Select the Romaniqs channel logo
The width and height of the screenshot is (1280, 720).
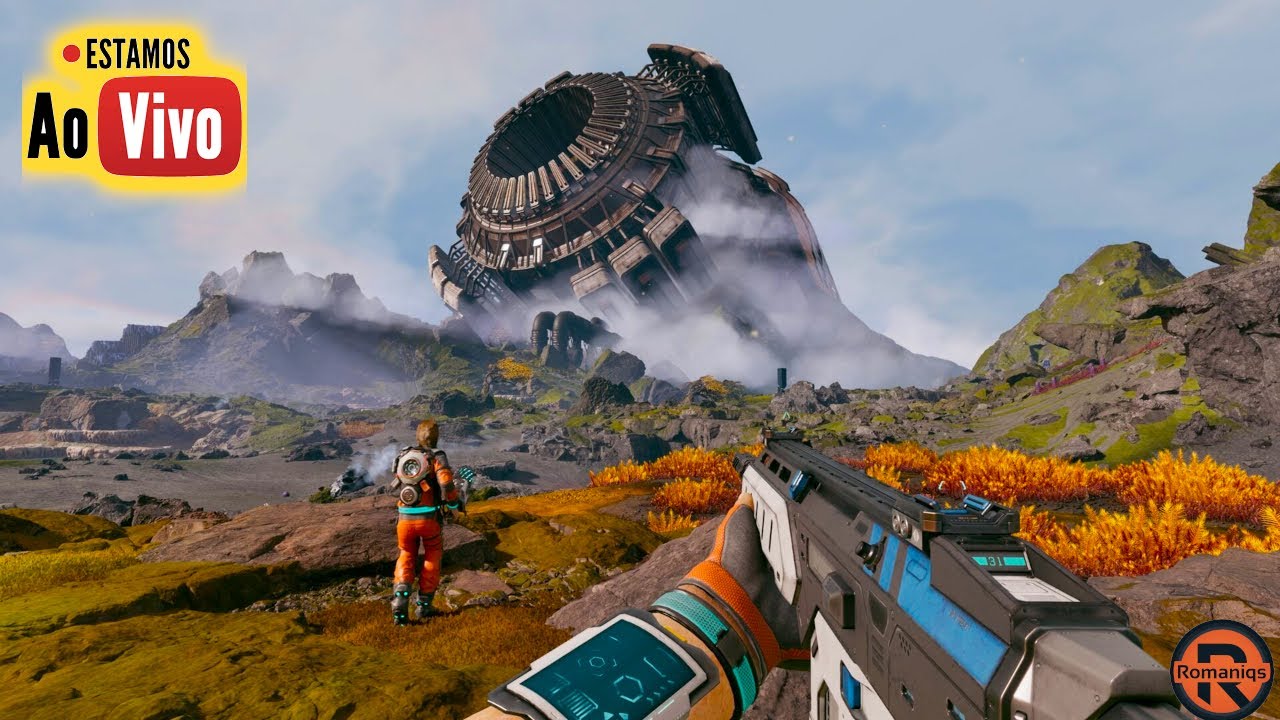(x=1221, y=669)
